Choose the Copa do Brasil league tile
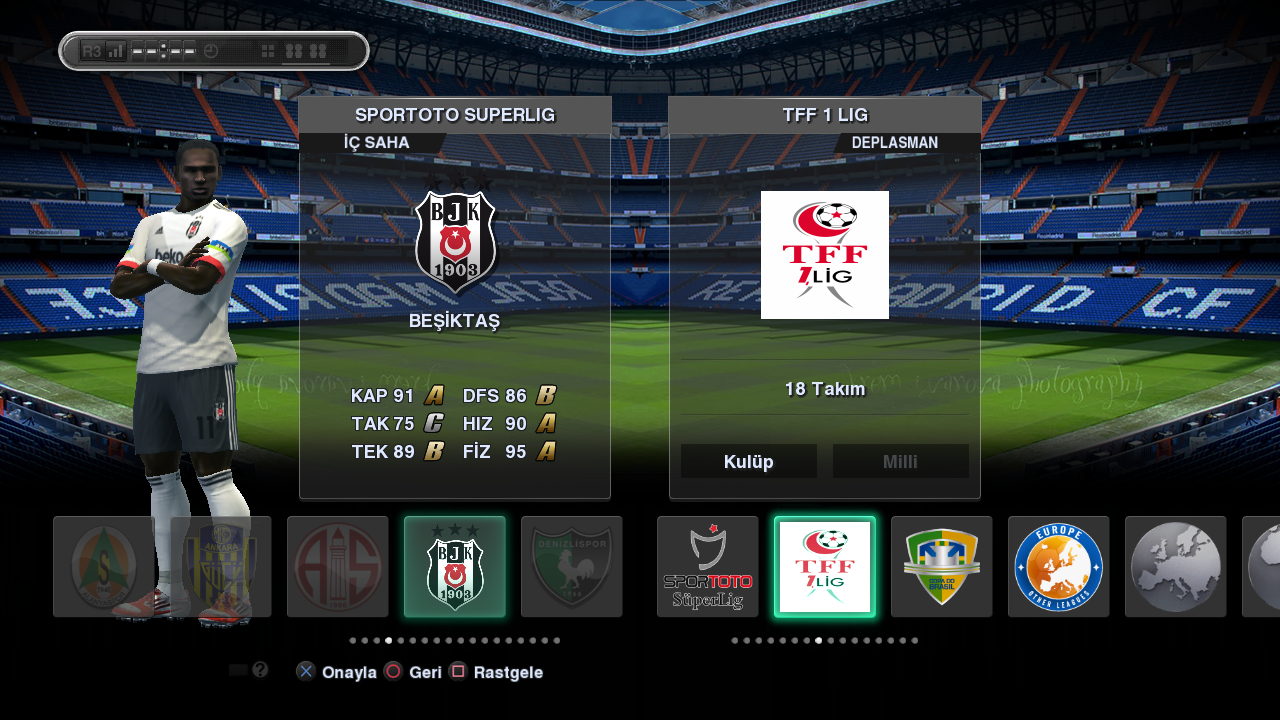This screenshot has height=720, width=1280. (942, 567)
